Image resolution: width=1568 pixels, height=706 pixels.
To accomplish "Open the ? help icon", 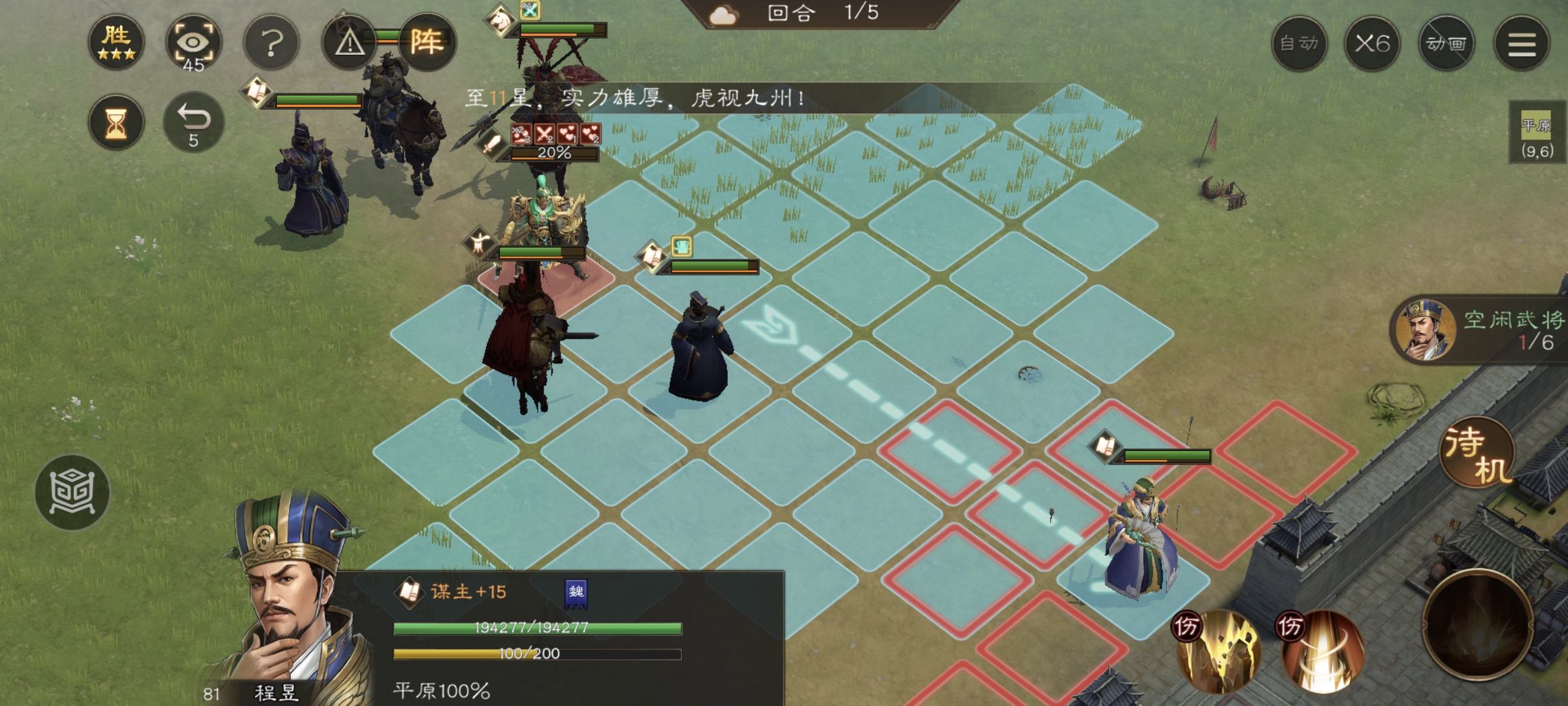I will click(x=270, y=41).
